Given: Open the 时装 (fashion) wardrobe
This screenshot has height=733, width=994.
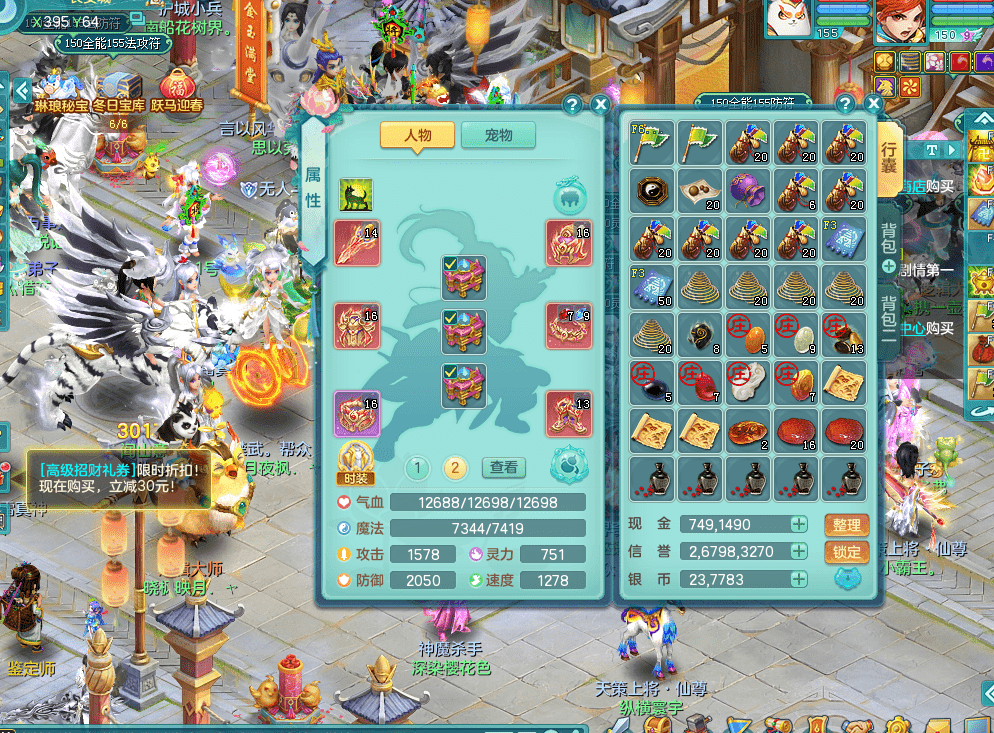Looking at the screenshot, I should [x=357, y=461].
